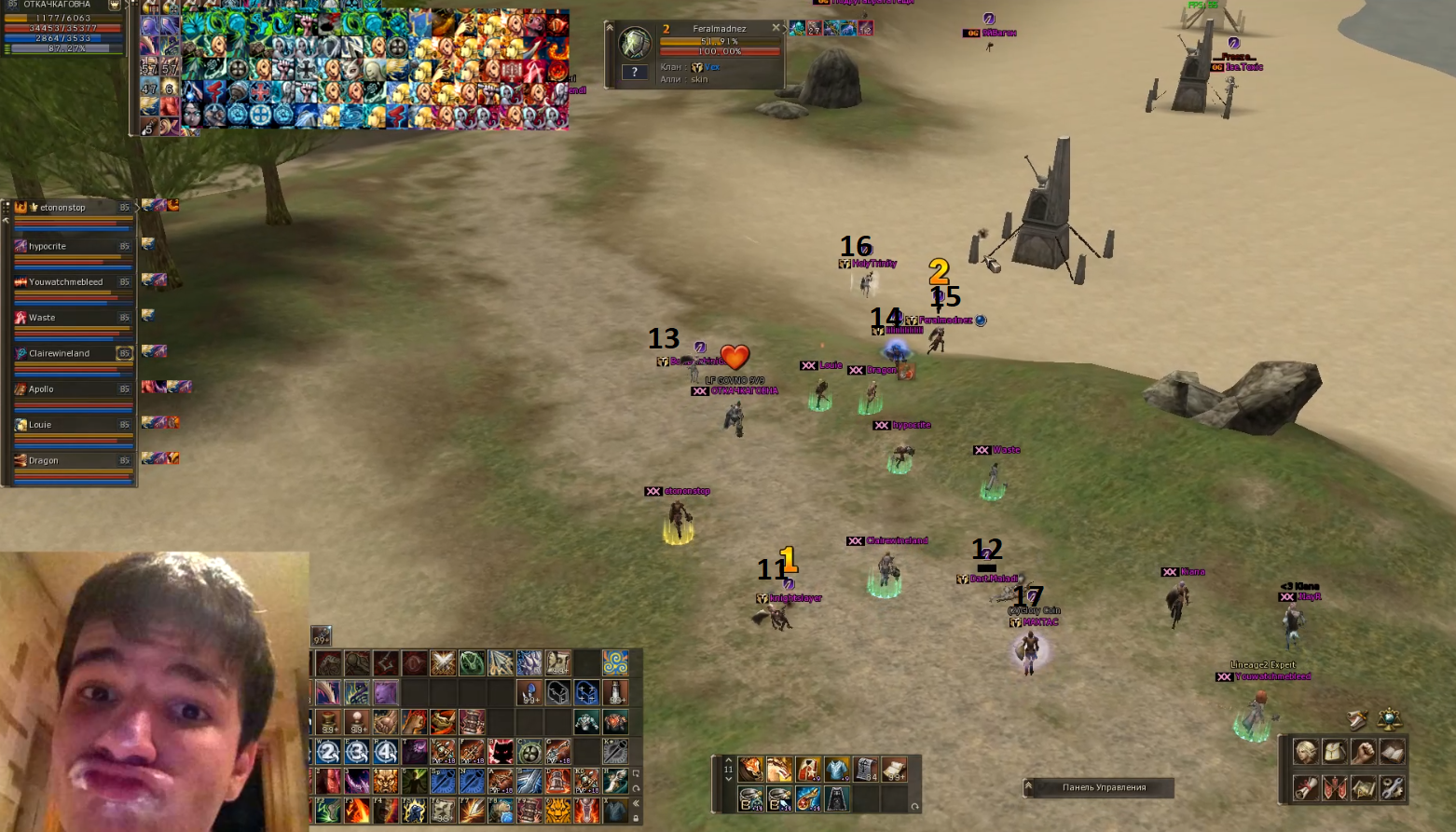The width and height of the screenshot is (1456, 832).
Task: Select party member Dragon
Action: 71,460
